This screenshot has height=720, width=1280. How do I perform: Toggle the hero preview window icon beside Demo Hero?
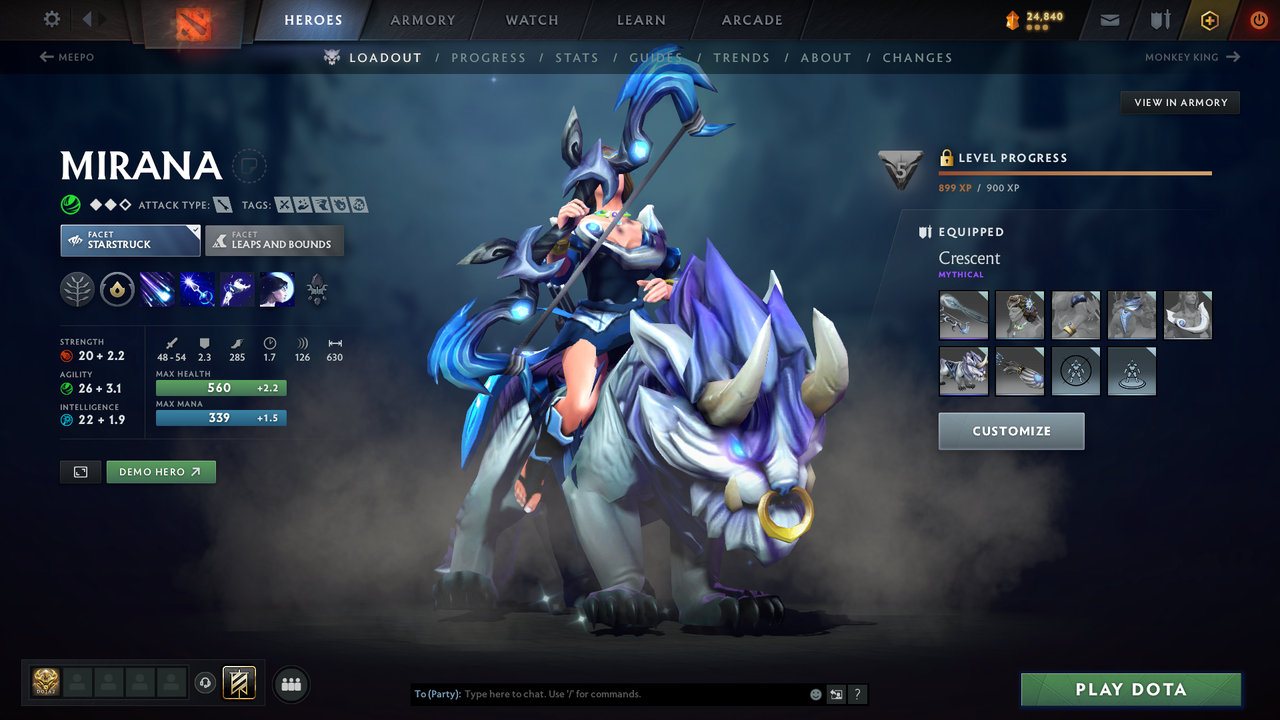80,471
